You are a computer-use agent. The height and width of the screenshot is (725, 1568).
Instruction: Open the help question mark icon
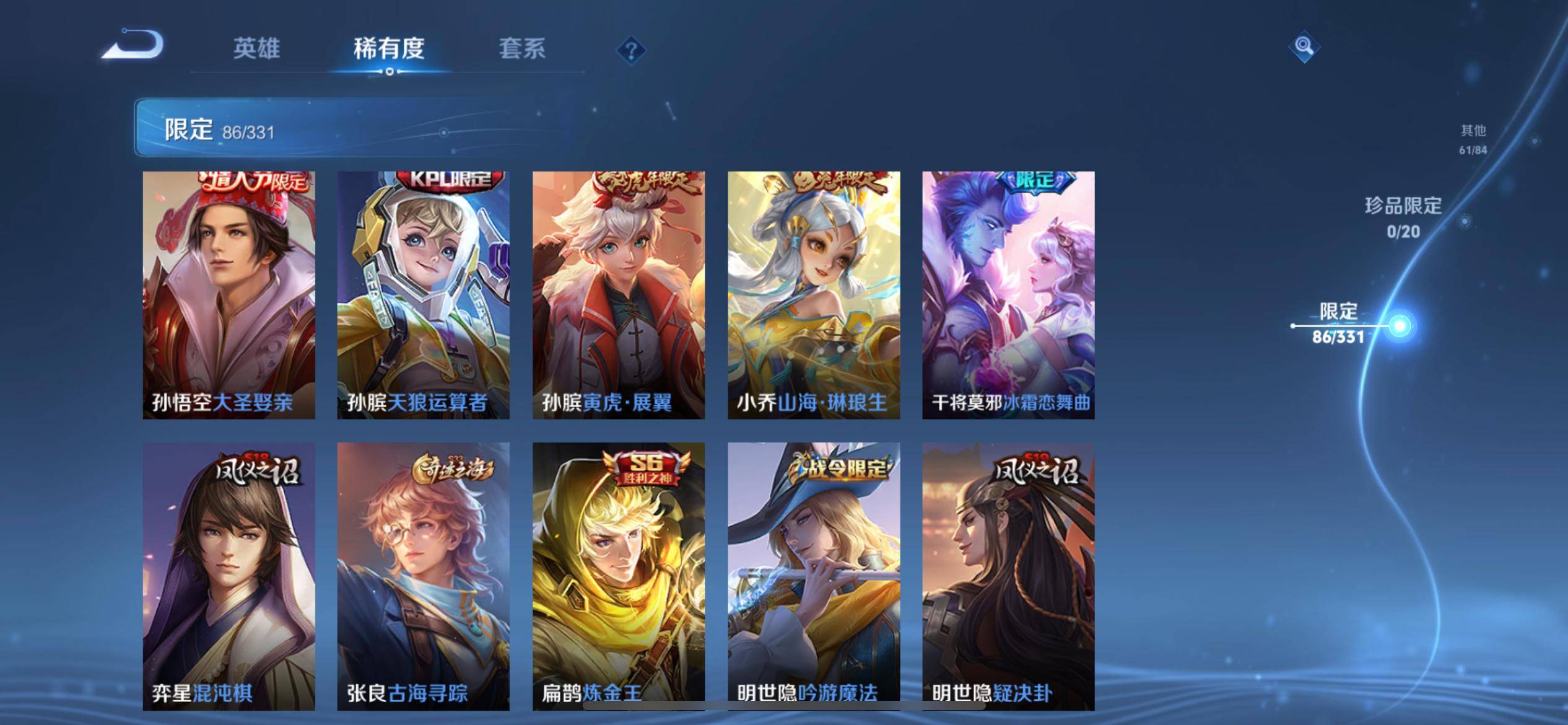(x=630, y=50)
